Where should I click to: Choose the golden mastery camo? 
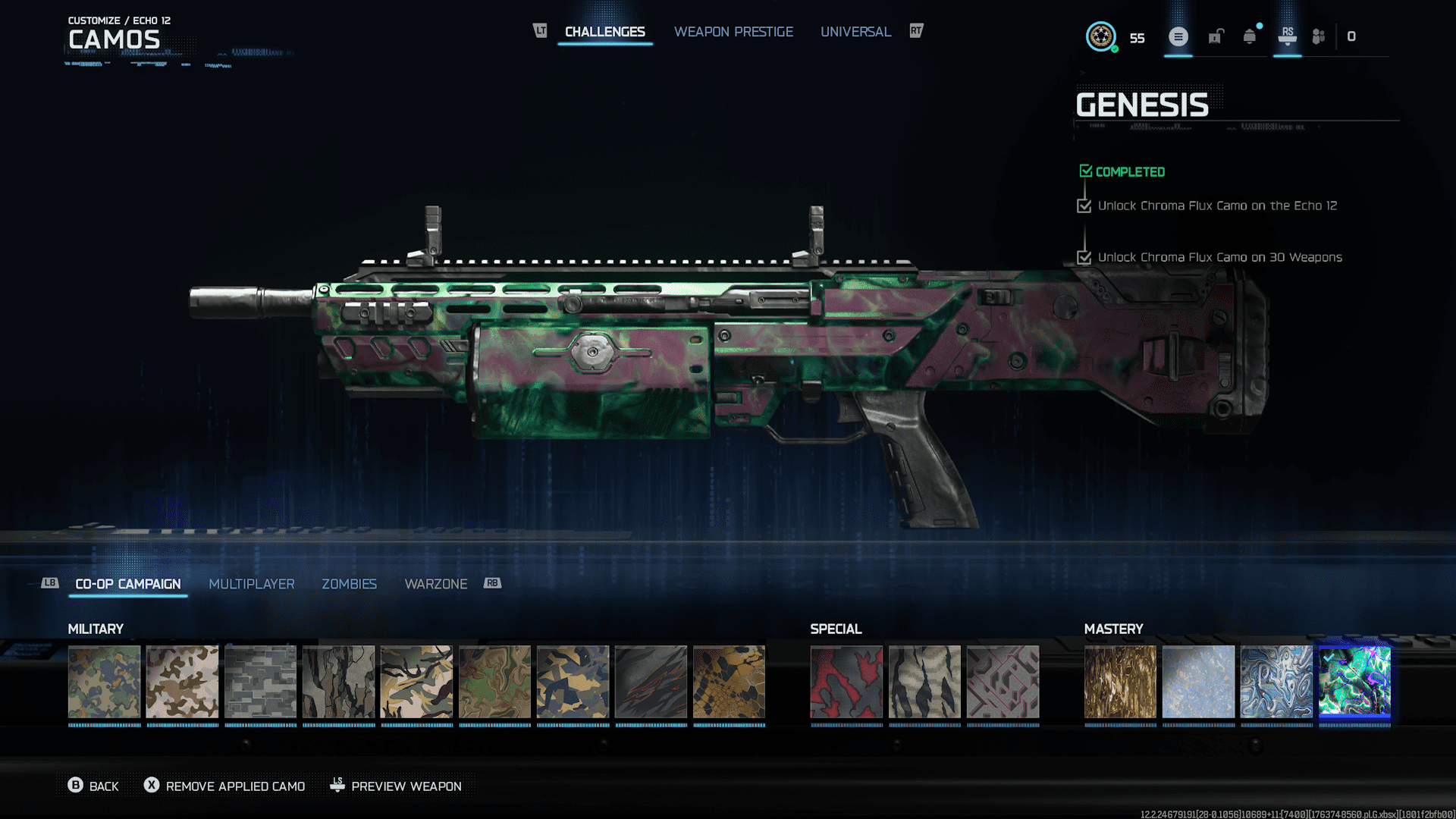(x=1120, y=682)
